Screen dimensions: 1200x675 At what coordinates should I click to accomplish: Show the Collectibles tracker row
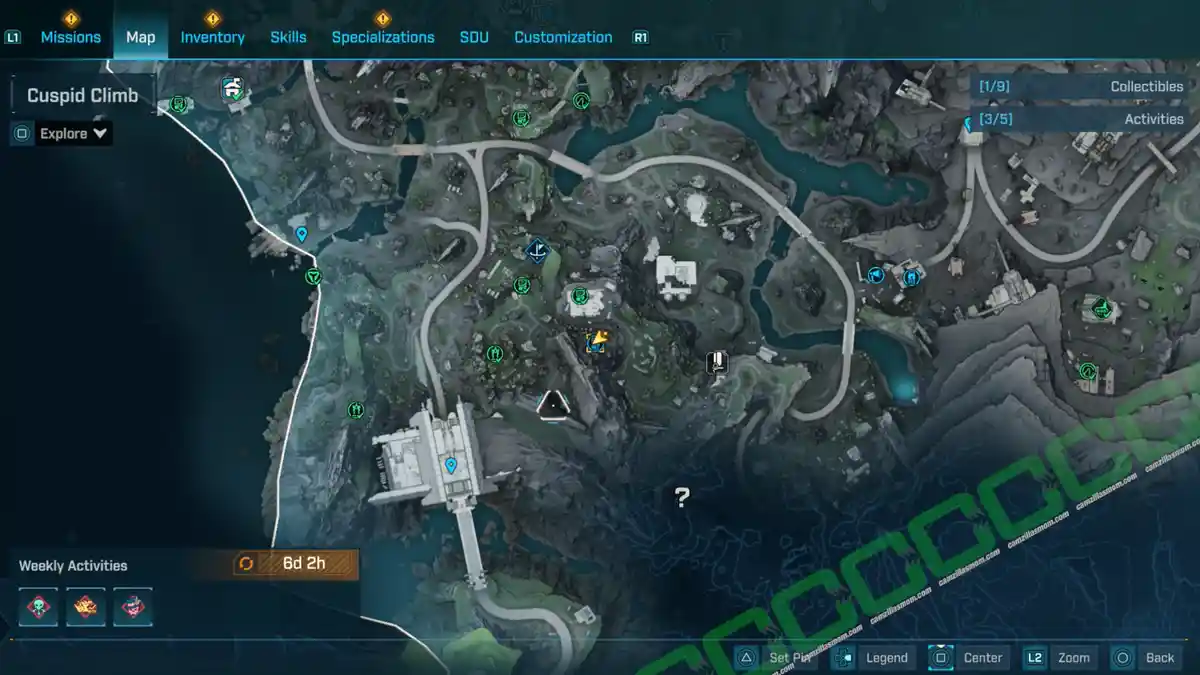coord(1080,87)
